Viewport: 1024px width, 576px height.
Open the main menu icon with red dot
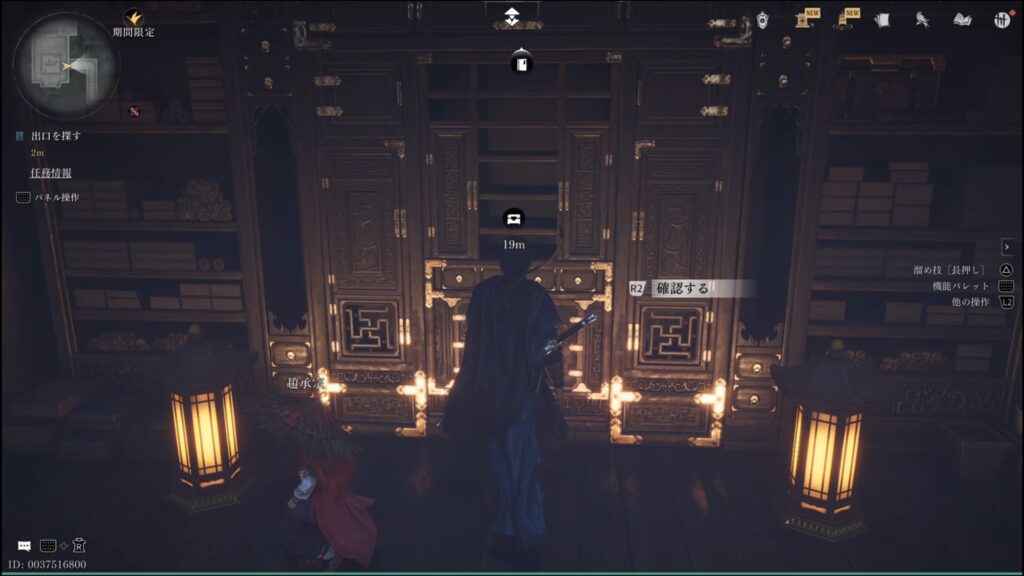pos(1002,19)
